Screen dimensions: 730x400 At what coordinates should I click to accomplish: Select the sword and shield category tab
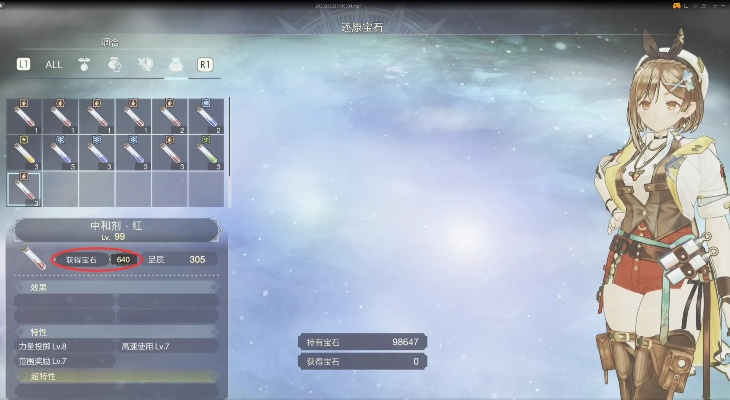(x=146, y=64)
